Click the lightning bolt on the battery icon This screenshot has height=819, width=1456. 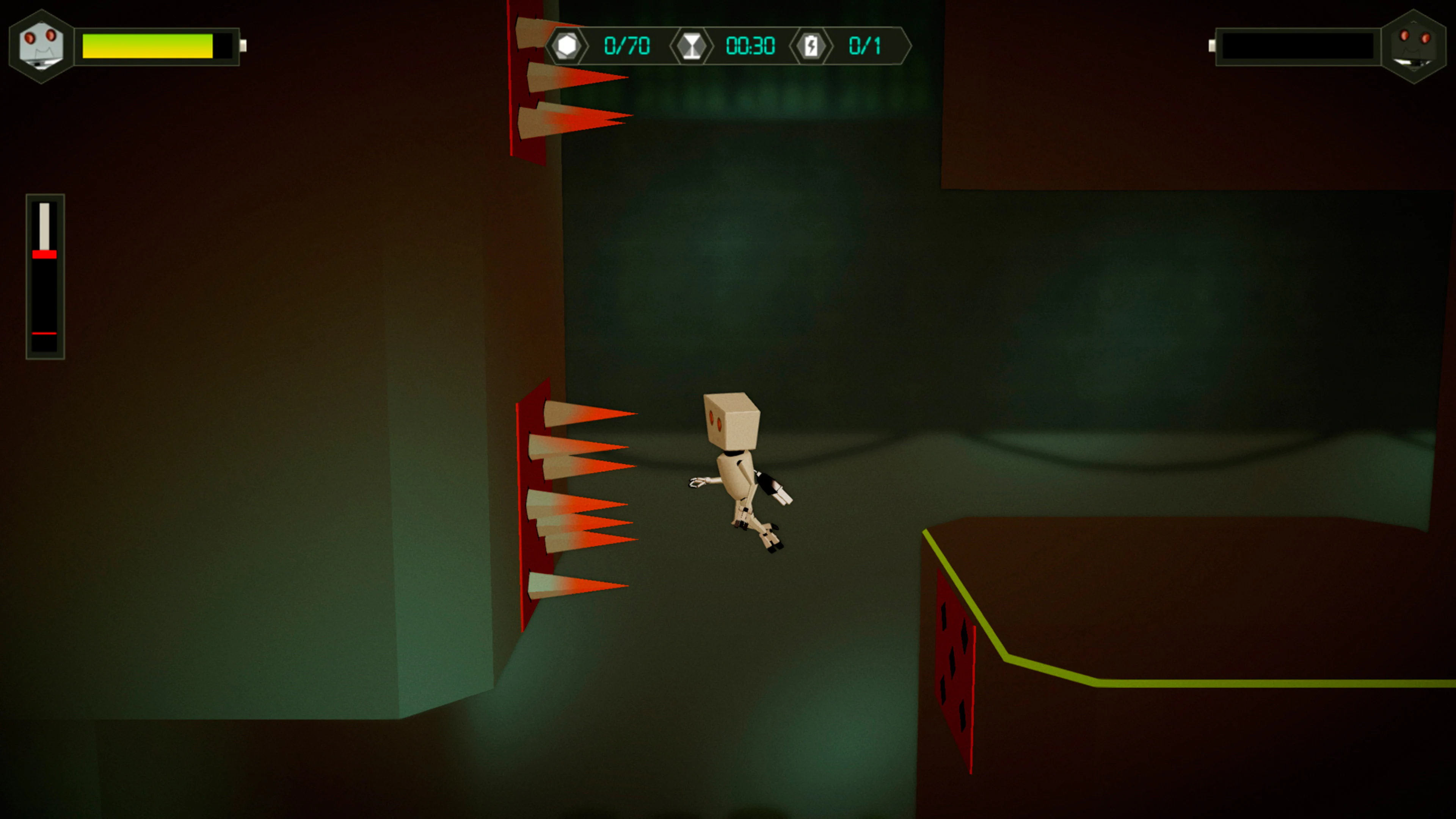pos(813,46)
